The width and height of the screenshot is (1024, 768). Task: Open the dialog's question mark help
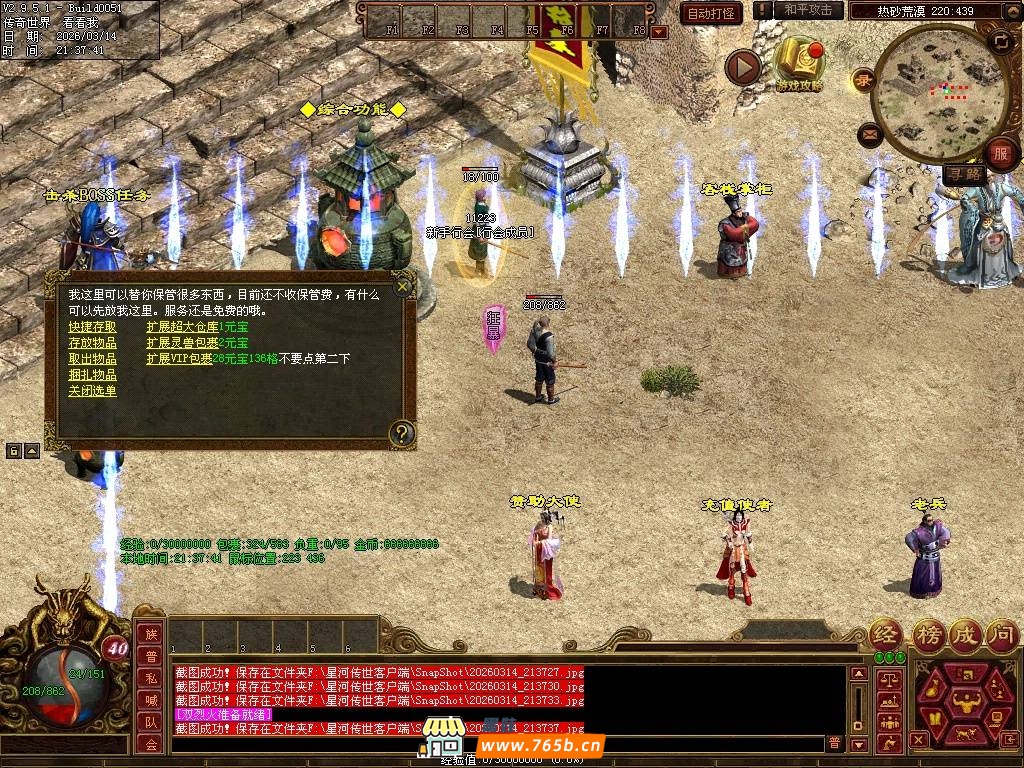401,433
